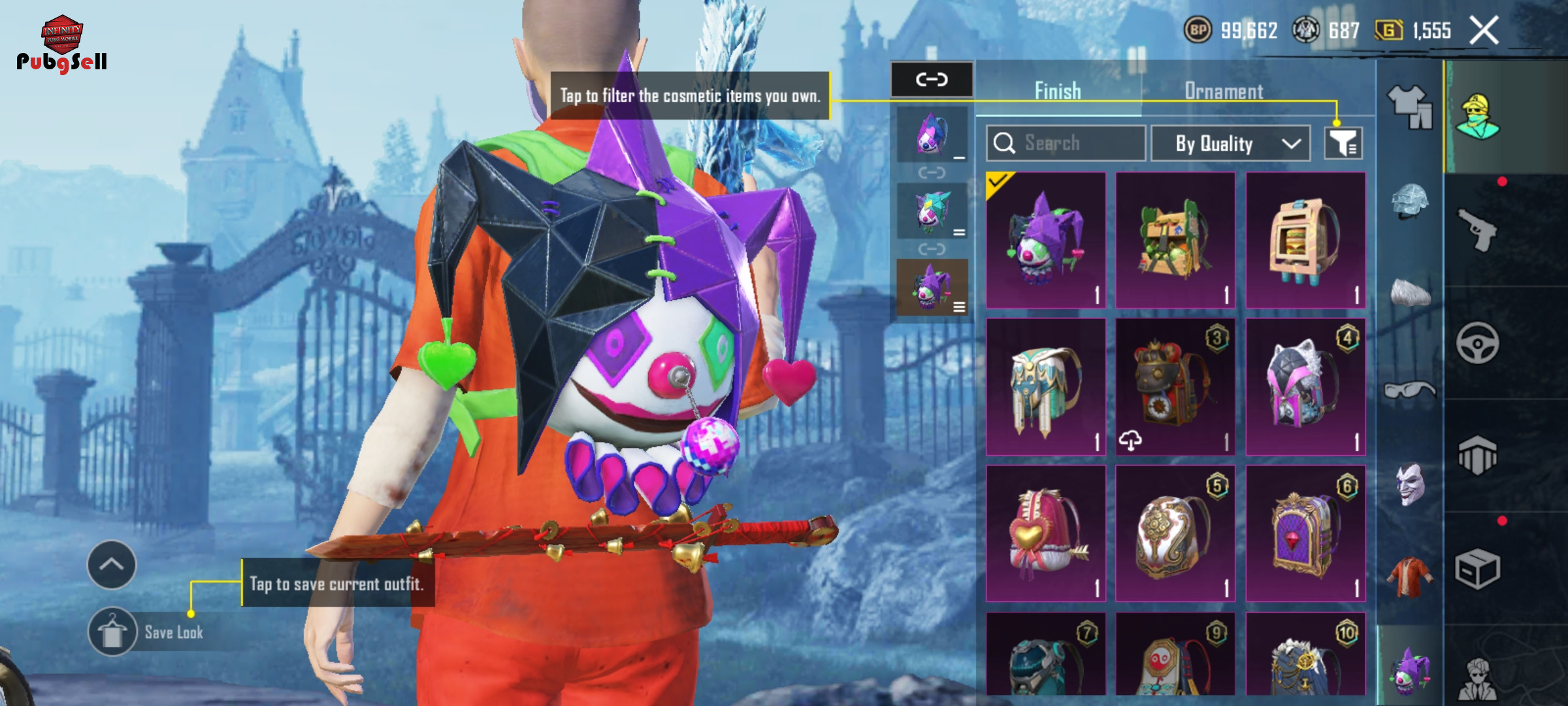Select the sunglasses eyewear slot
Viewport: 1568px width, 706px height.
(1409, 390)
